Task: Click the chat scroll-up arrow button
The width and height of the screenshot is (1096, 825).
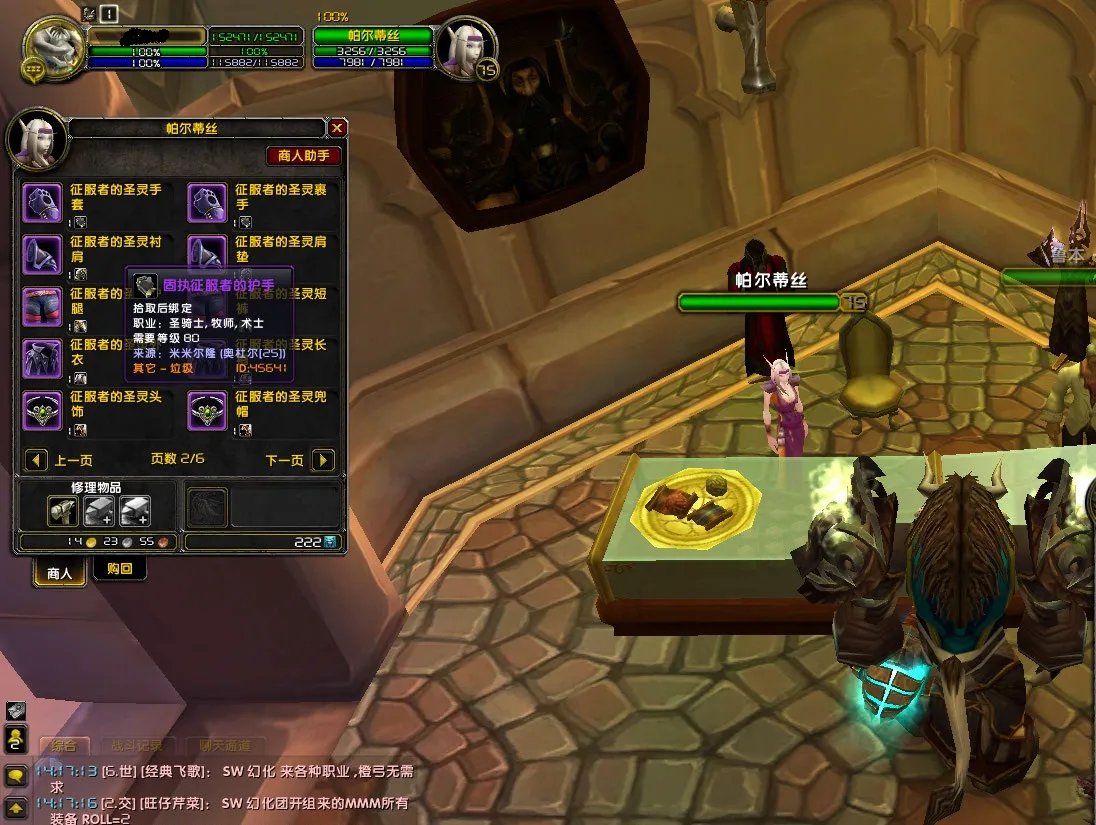Action: click(16, 806)
